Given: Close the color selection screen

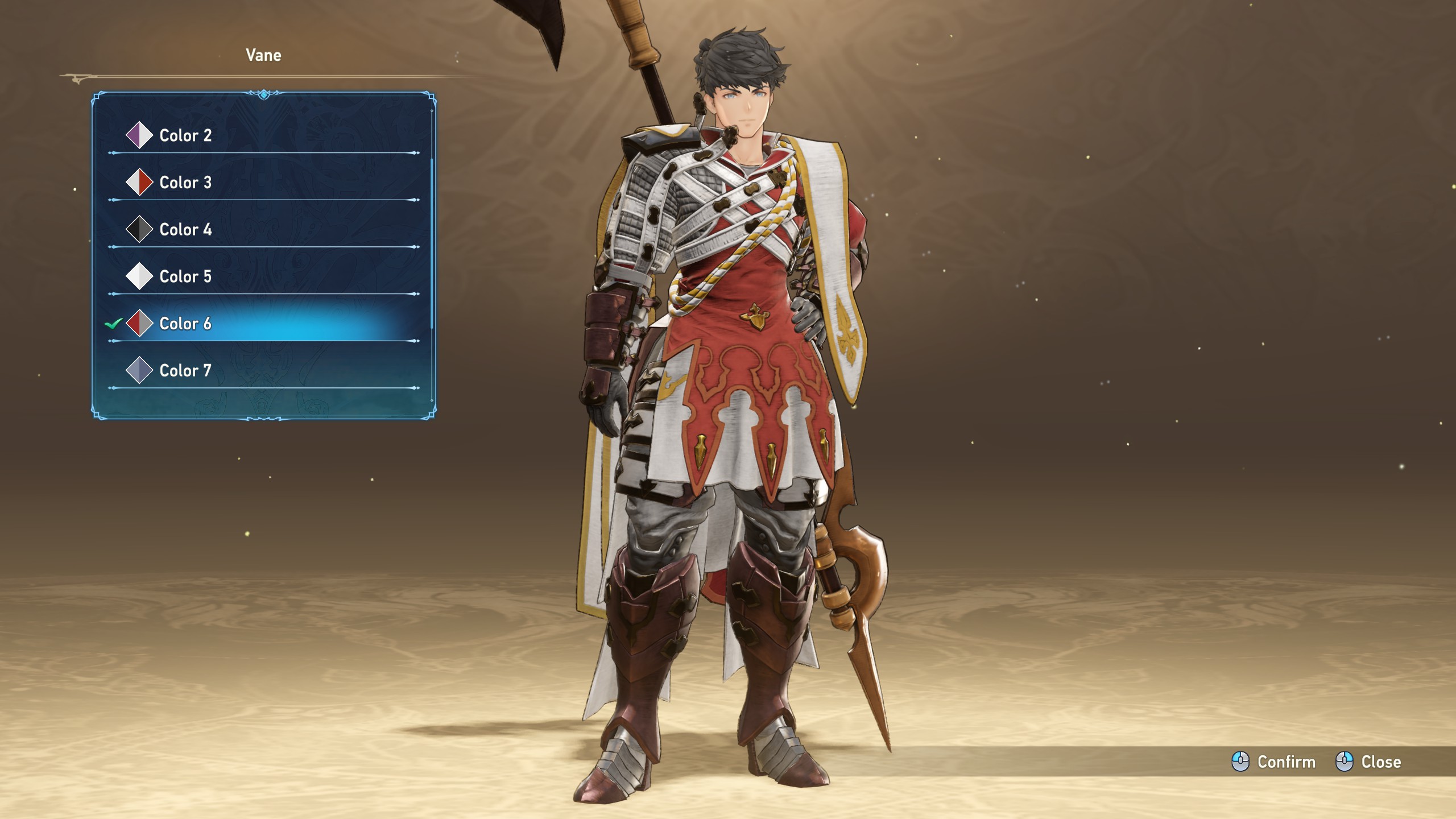Looking at the screenshot, I should 1368,762.
